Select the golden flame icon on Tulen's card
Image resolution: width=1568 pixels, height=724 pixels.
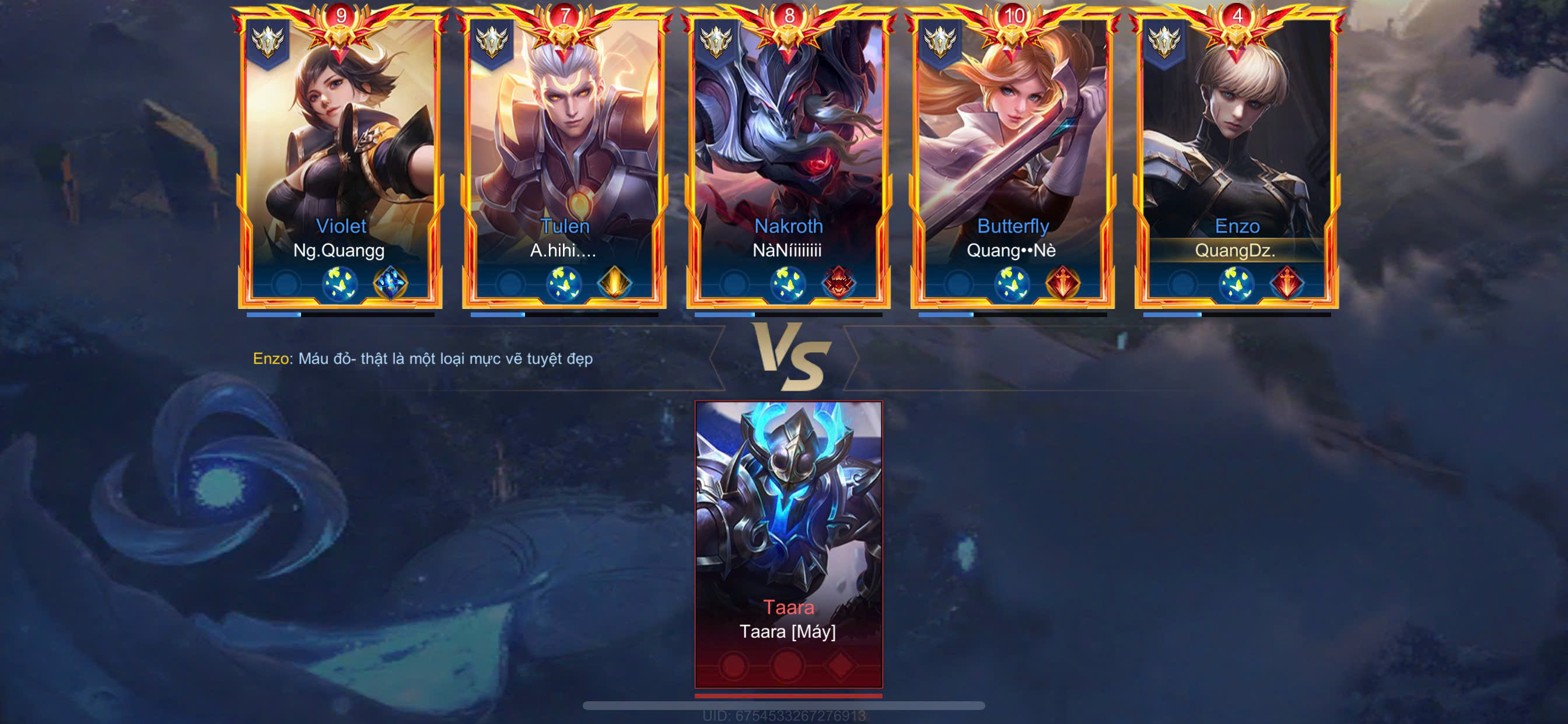614,283
